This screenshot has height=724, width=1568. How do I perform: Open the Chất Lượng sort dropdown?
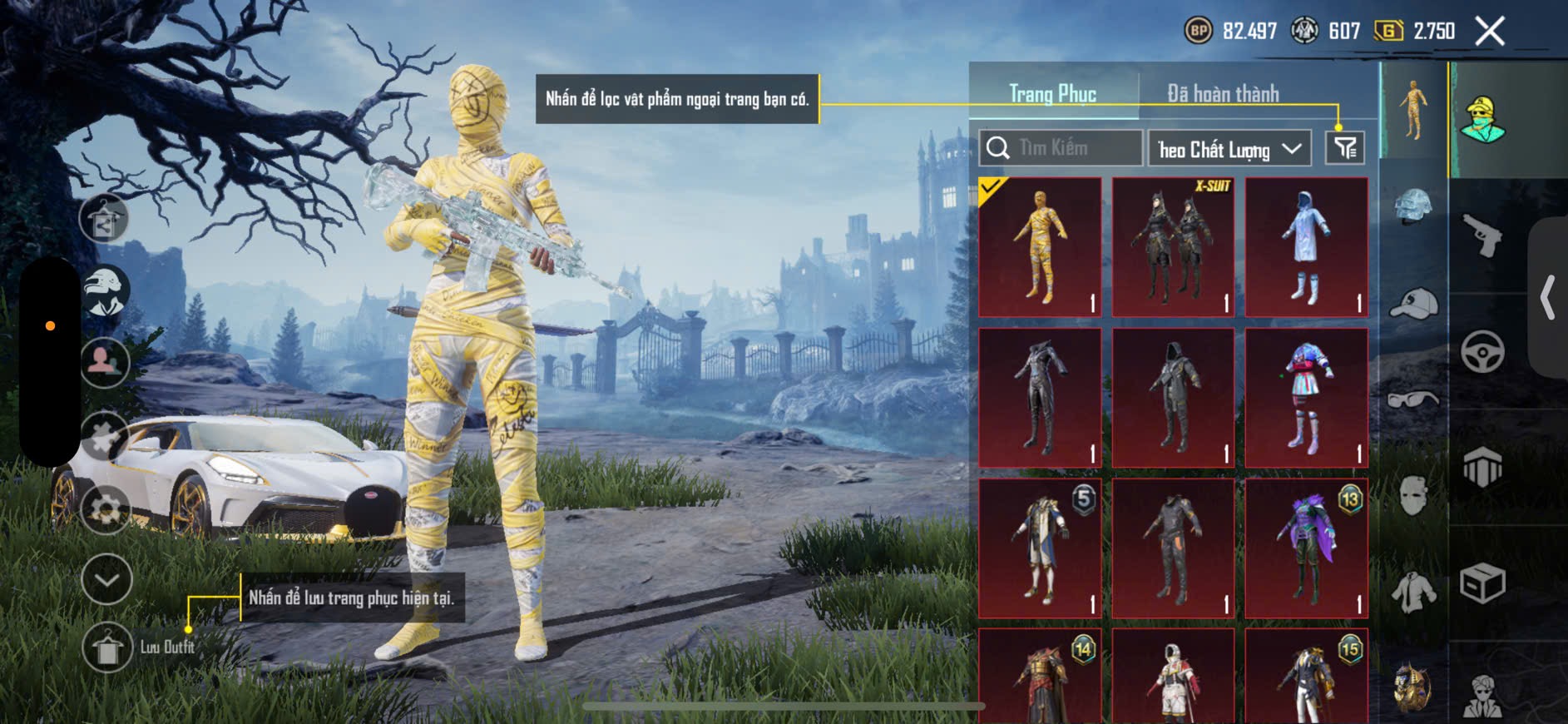point(1229,149)
